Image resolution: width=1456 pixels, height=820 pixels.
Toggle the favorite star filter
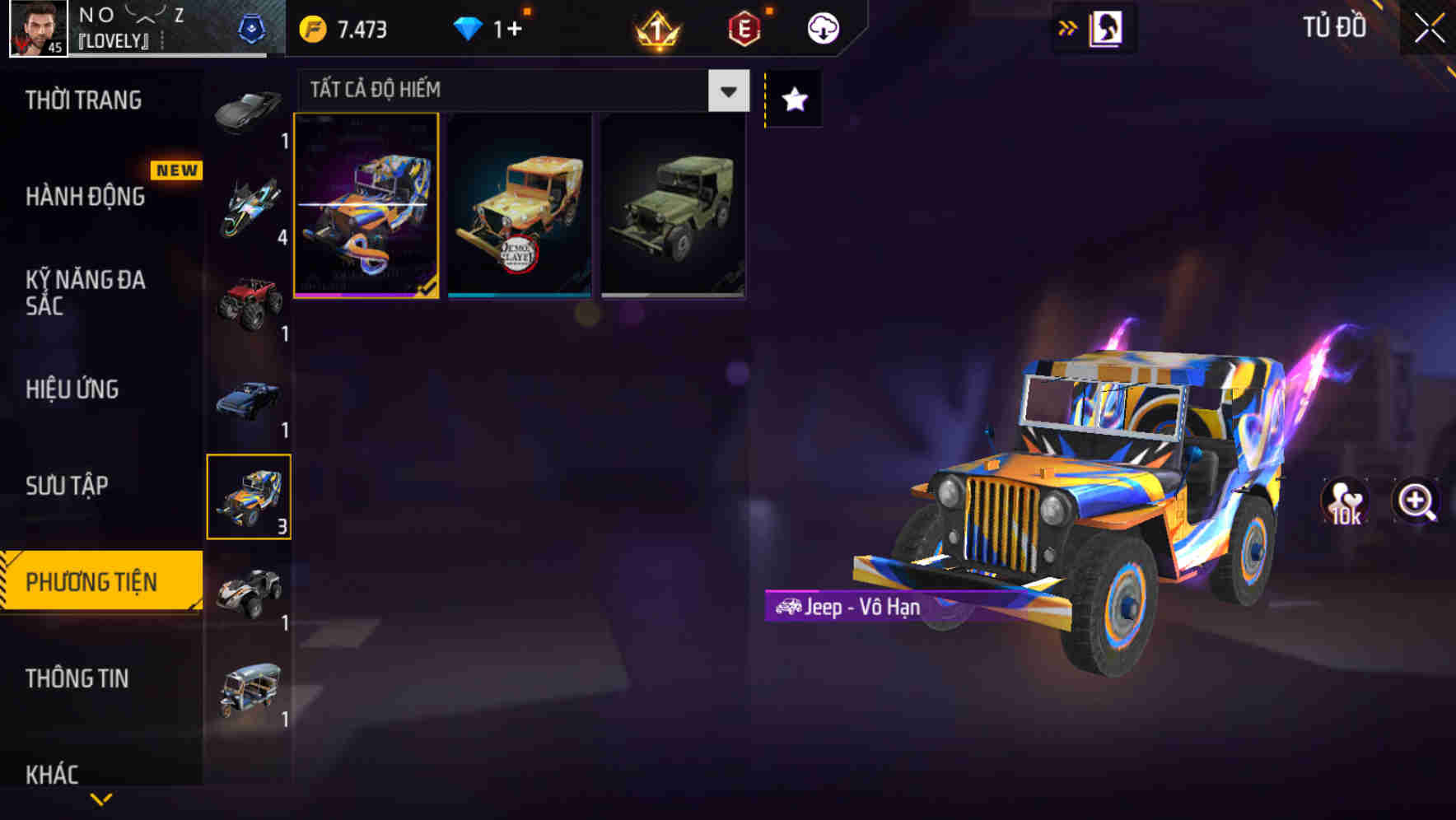click(792, 100)
